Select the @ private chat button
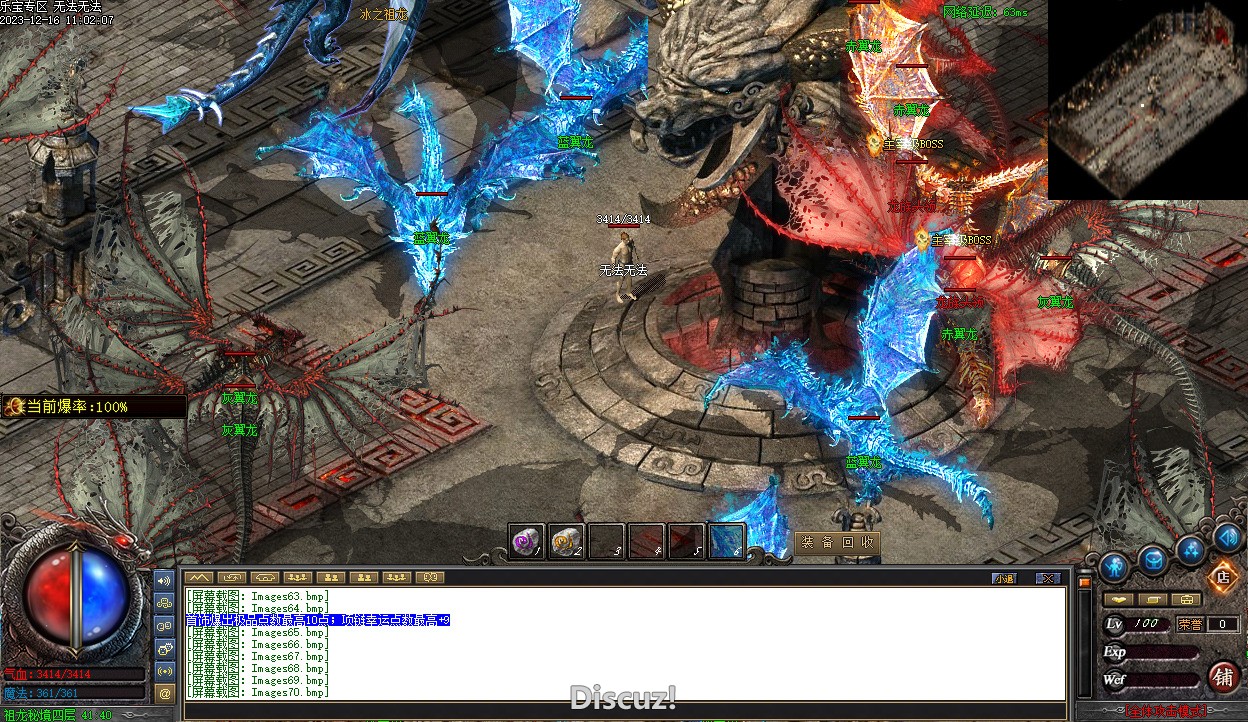 point(165,692)
